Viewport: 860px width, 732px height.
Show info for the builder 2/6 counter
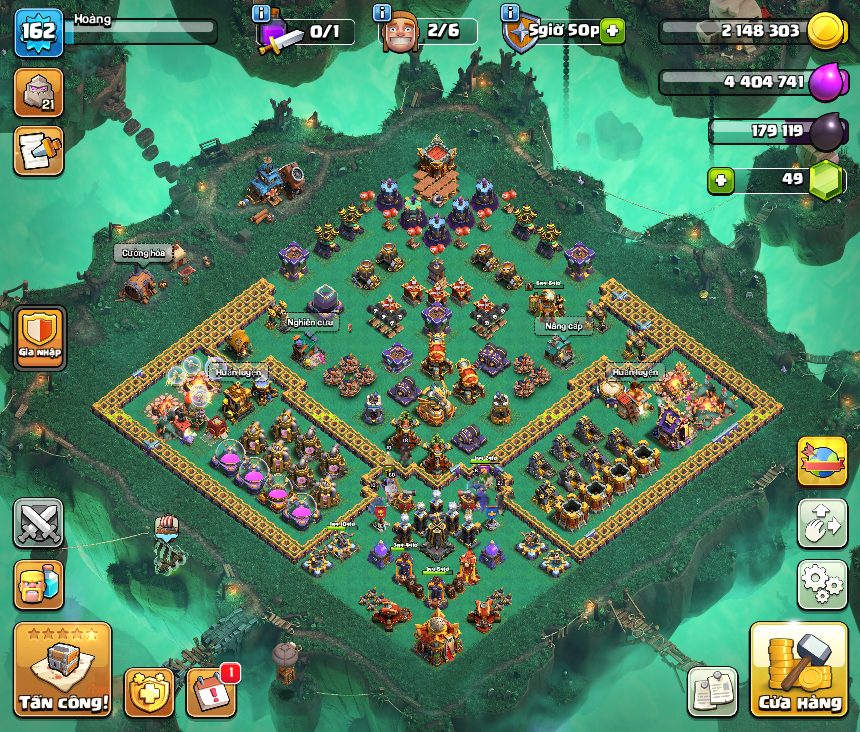(x=381, y=13)
